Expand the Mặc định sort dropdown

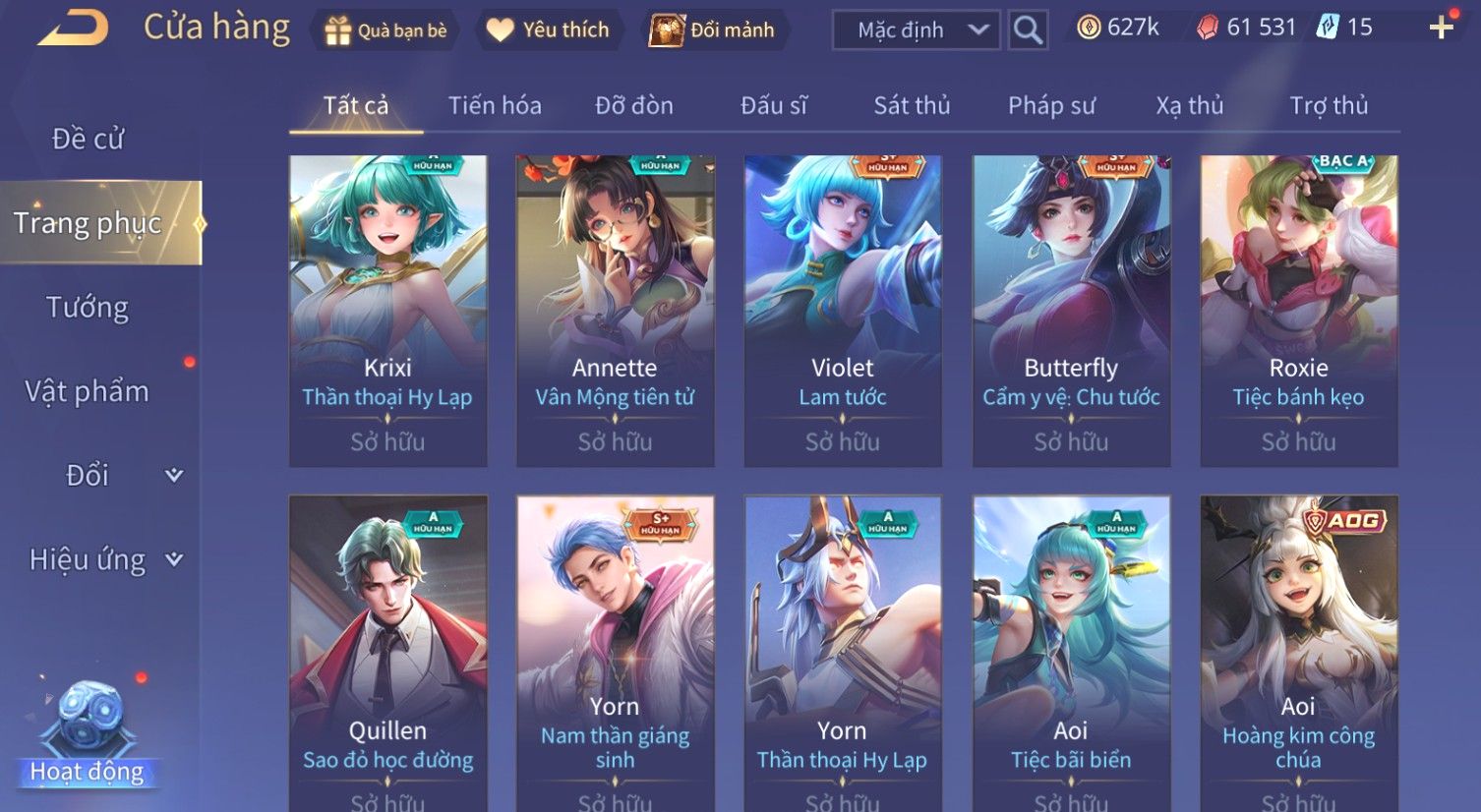coord(917,30)
